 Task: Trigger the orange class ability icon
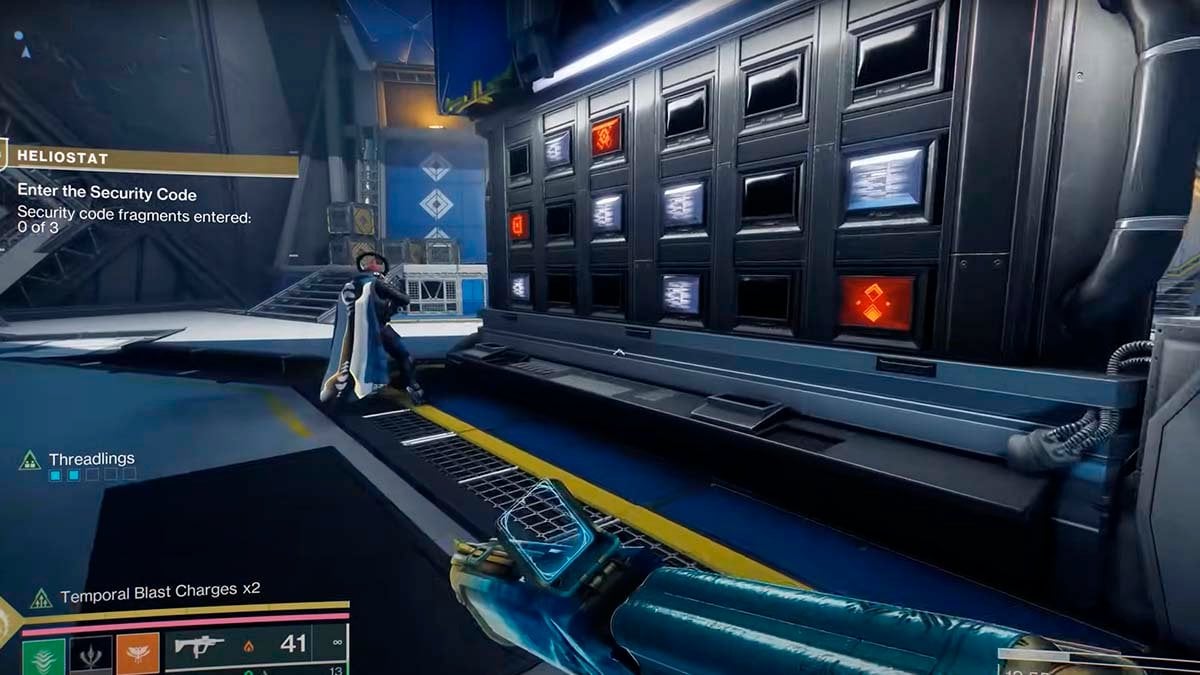coord(137,655)
